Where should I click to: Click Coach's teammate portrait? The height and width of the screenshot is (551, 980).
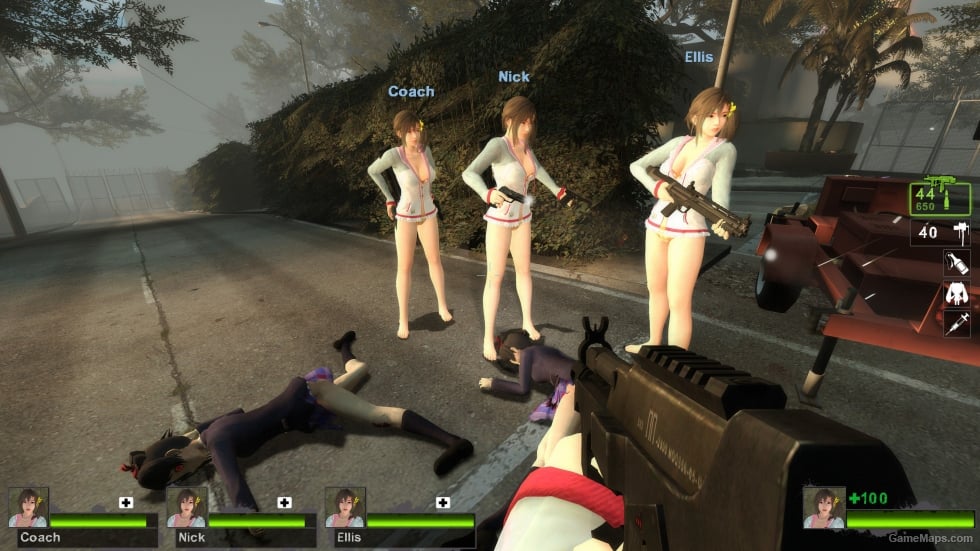coord(28,508)
